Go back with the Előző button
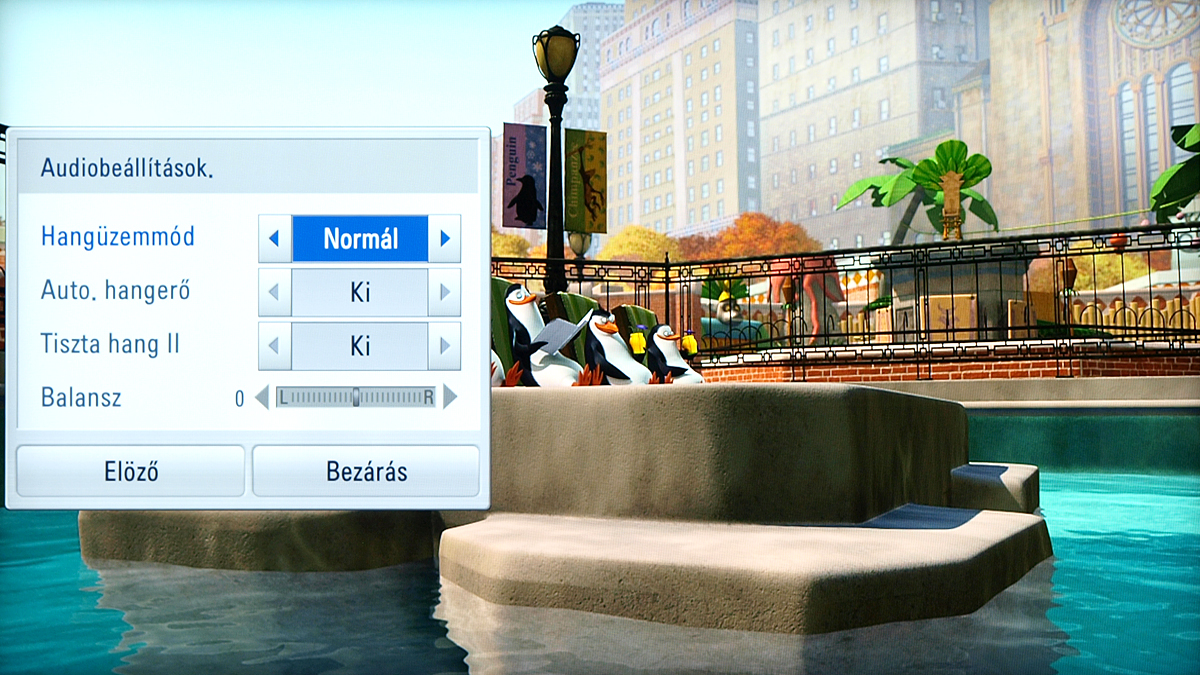Viewport: 1200px width, 675px height. click(131, 471)
